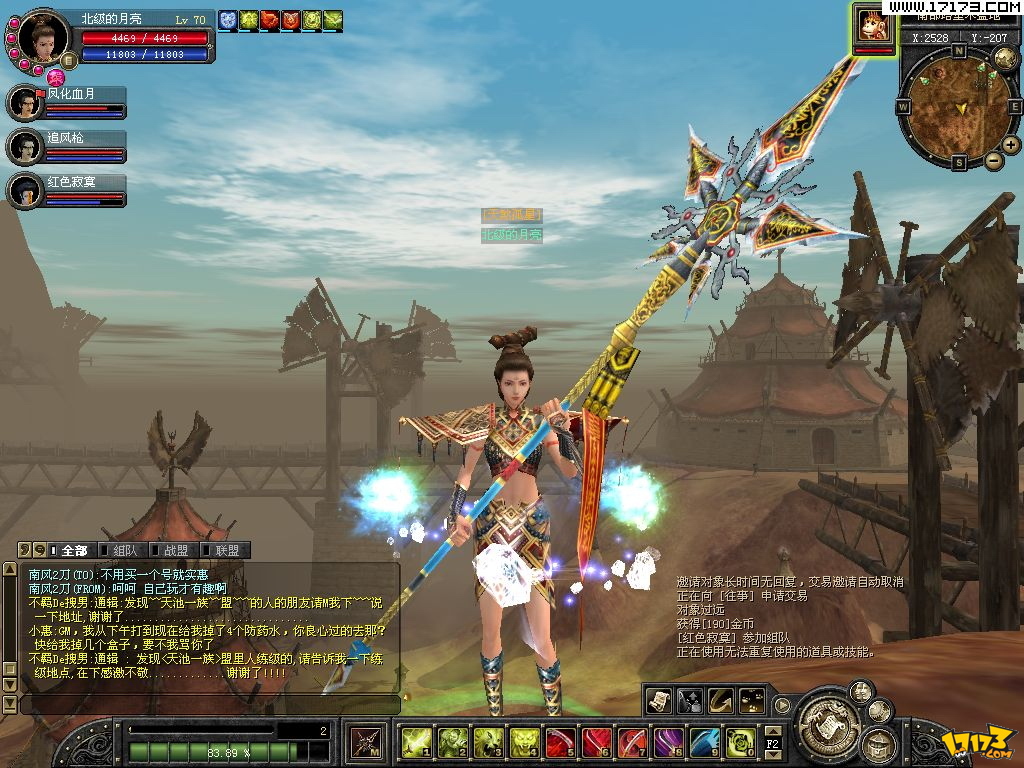Screen dimensions: 1024x768
Task: Activate the red slash skill in slot 5
Action: [x=559, y=742]
